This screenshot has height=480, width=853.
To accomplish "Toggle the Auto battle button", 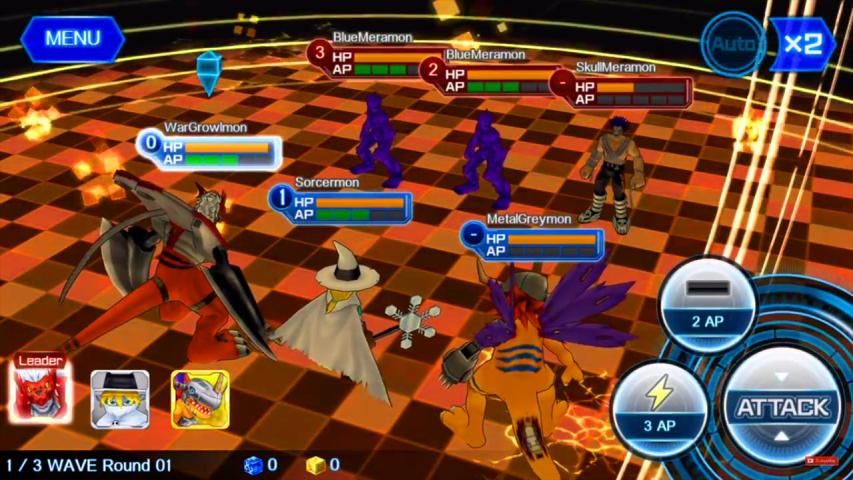I will [x=732, y=44].
